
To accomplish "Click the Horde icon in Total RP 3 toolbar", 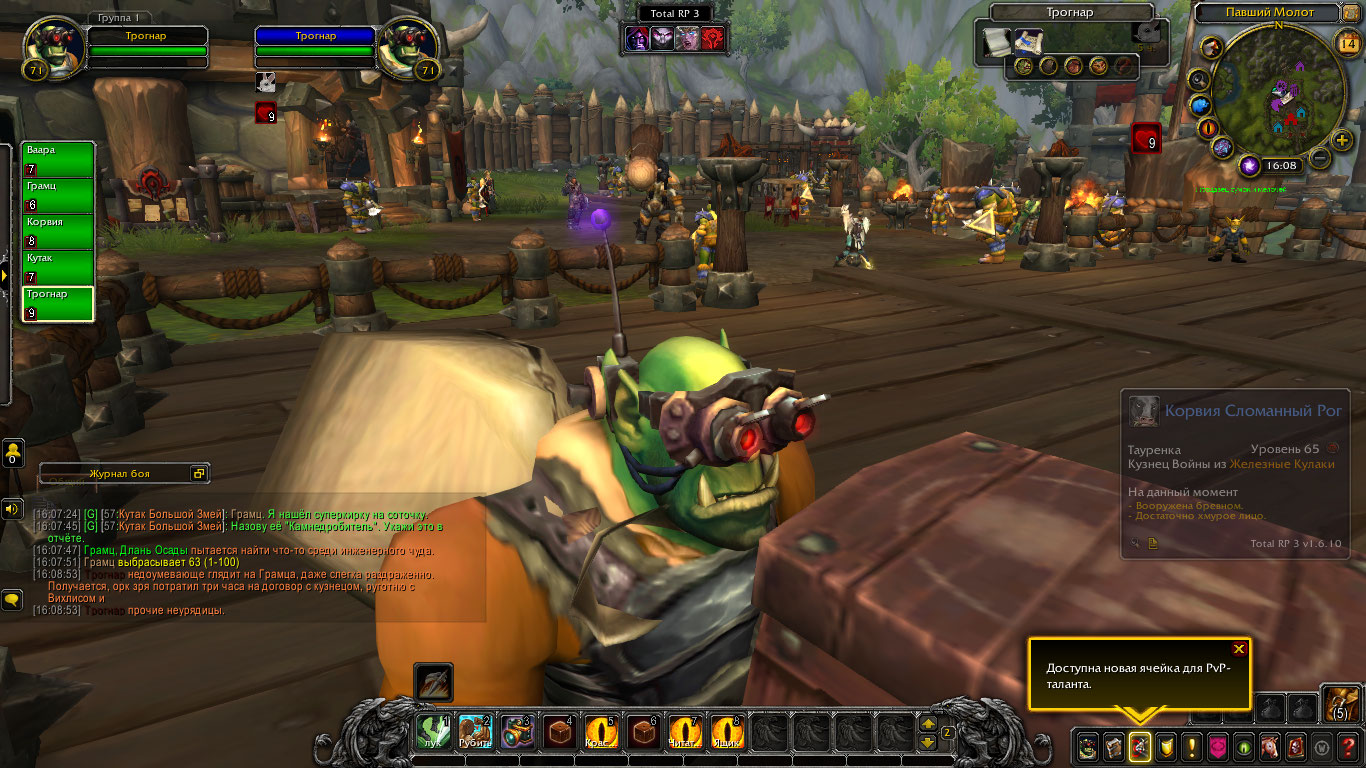I will [713, 38].
